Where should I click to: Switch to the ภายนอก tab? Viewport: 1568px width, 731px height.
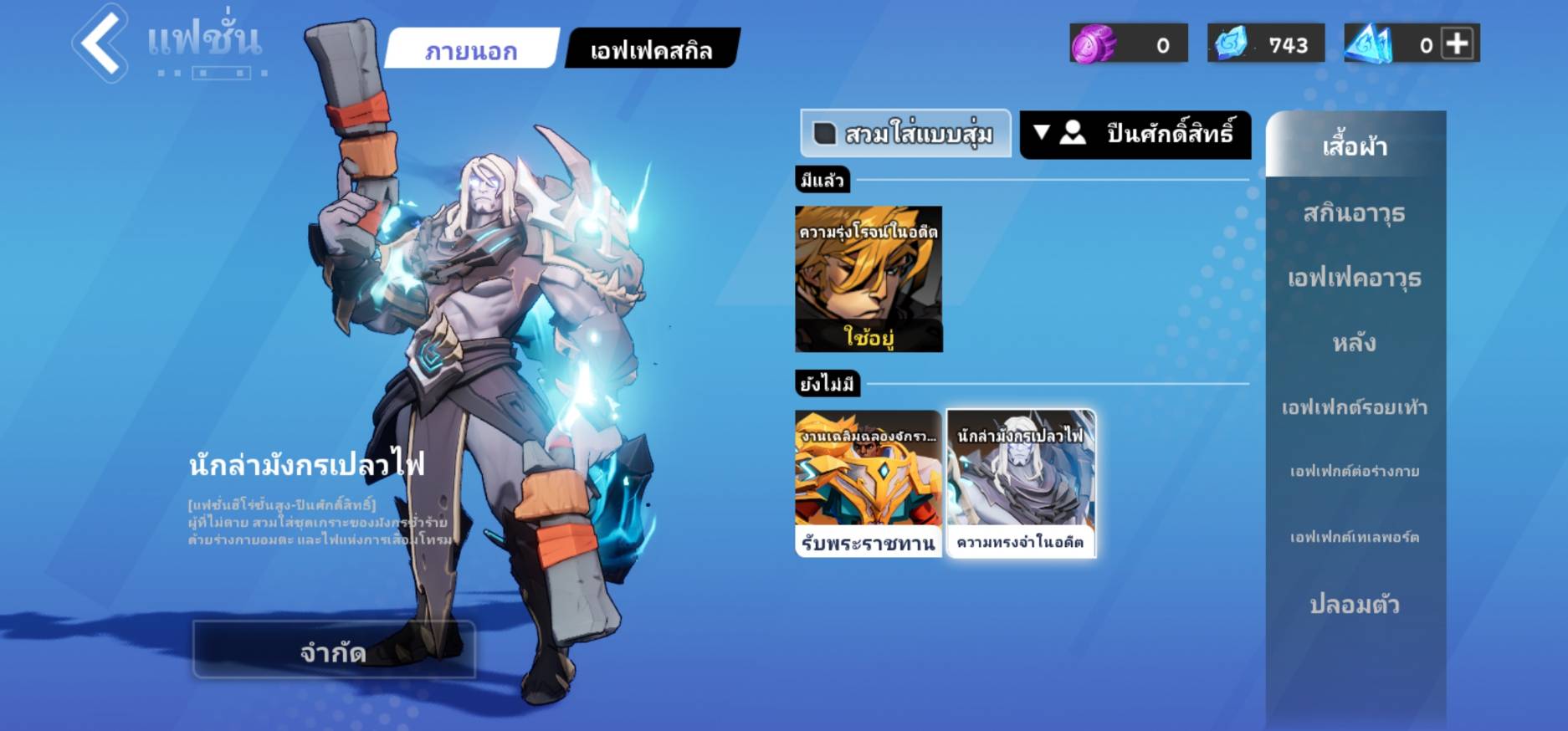point(471,49)
